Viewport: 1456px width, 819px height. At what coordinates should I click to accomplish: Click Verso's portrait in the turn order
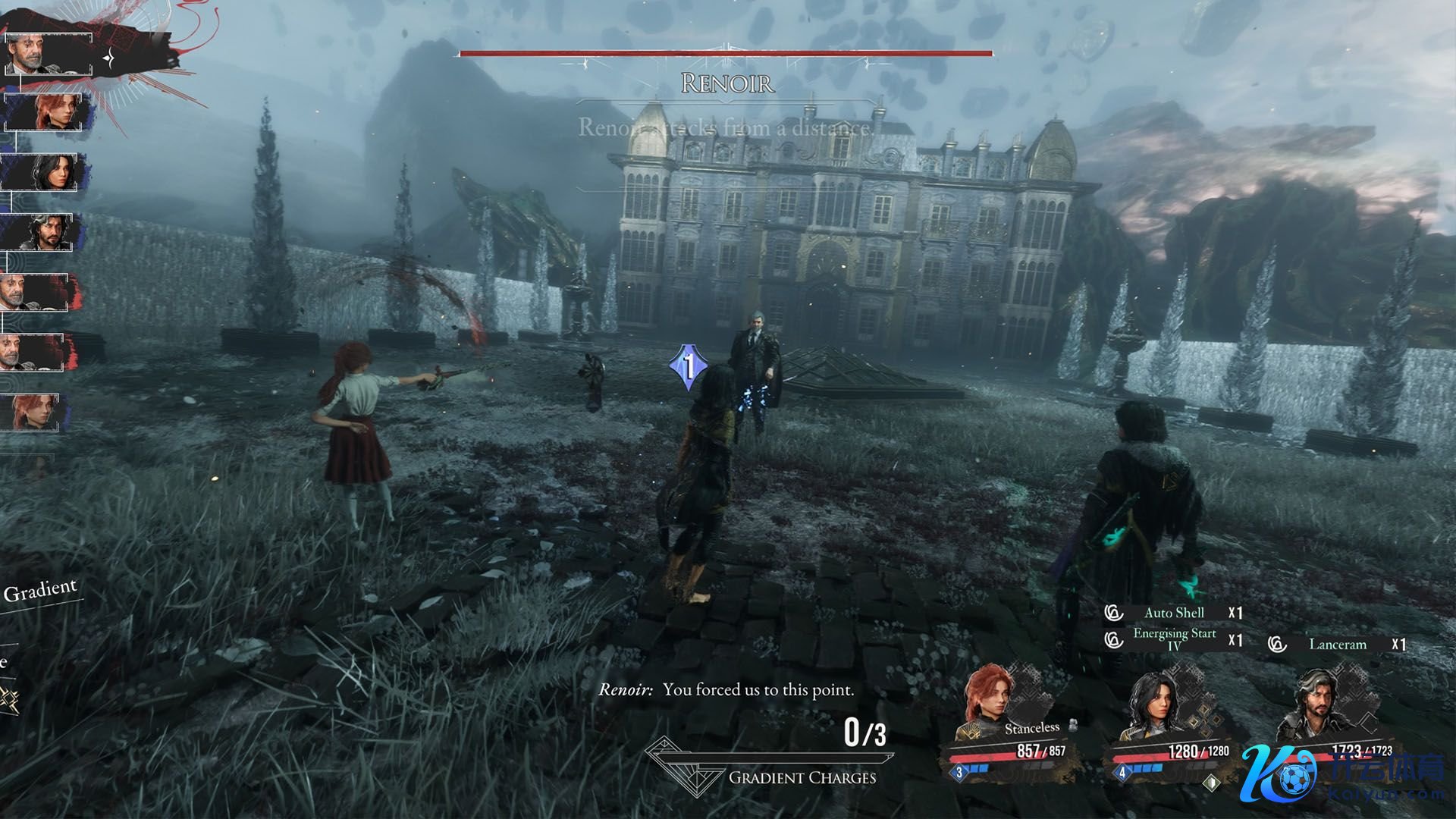click(44, 231)
